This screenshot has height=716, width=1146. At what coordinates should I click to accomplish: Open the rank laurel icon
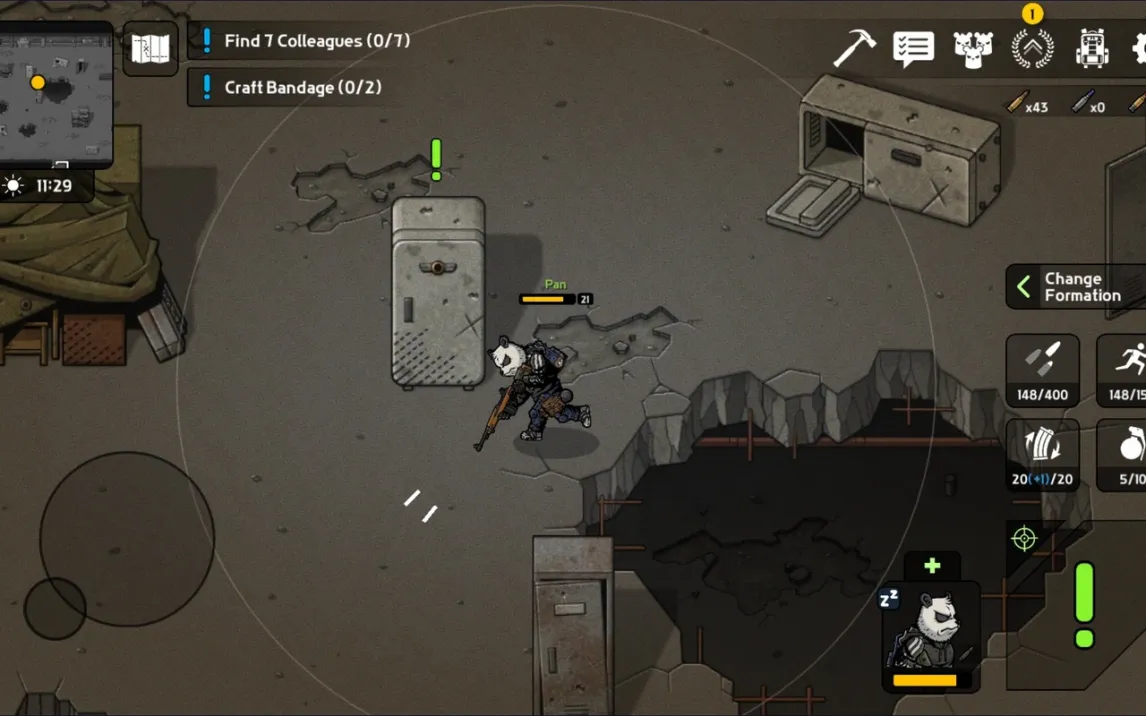(x=1032, y=48)
